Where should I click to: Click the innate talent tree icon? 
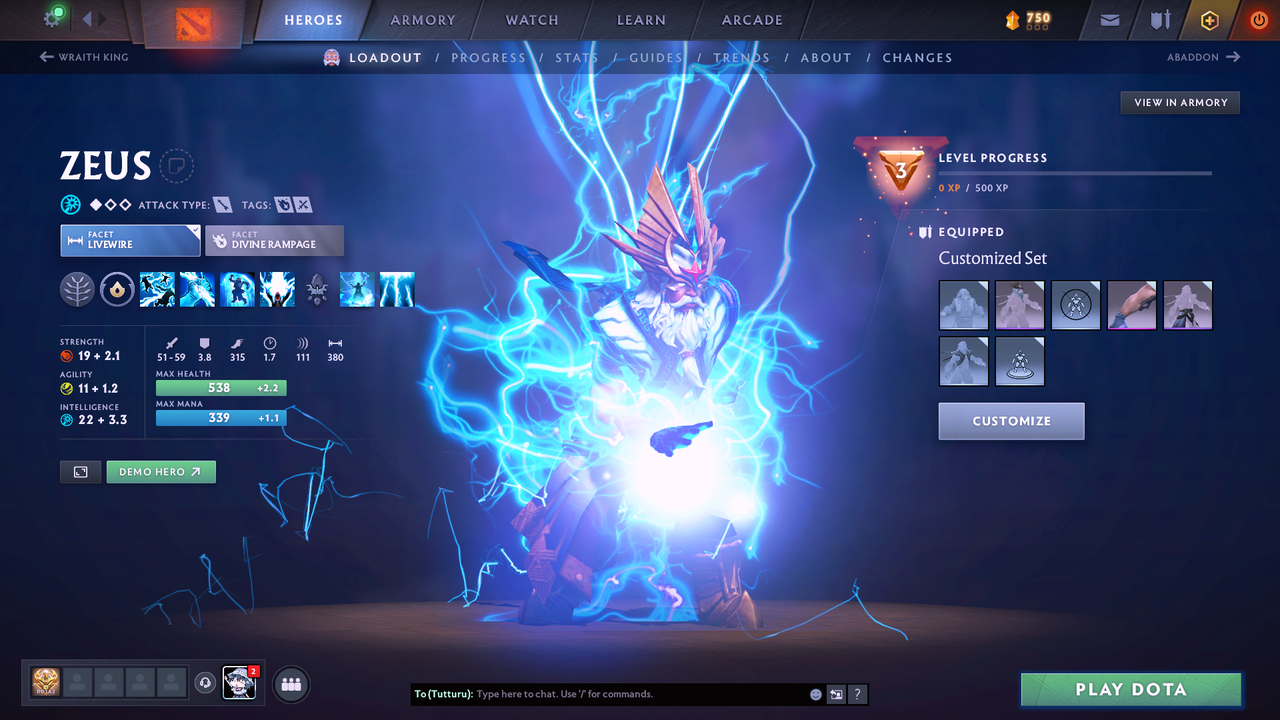(x=78, y=289)
